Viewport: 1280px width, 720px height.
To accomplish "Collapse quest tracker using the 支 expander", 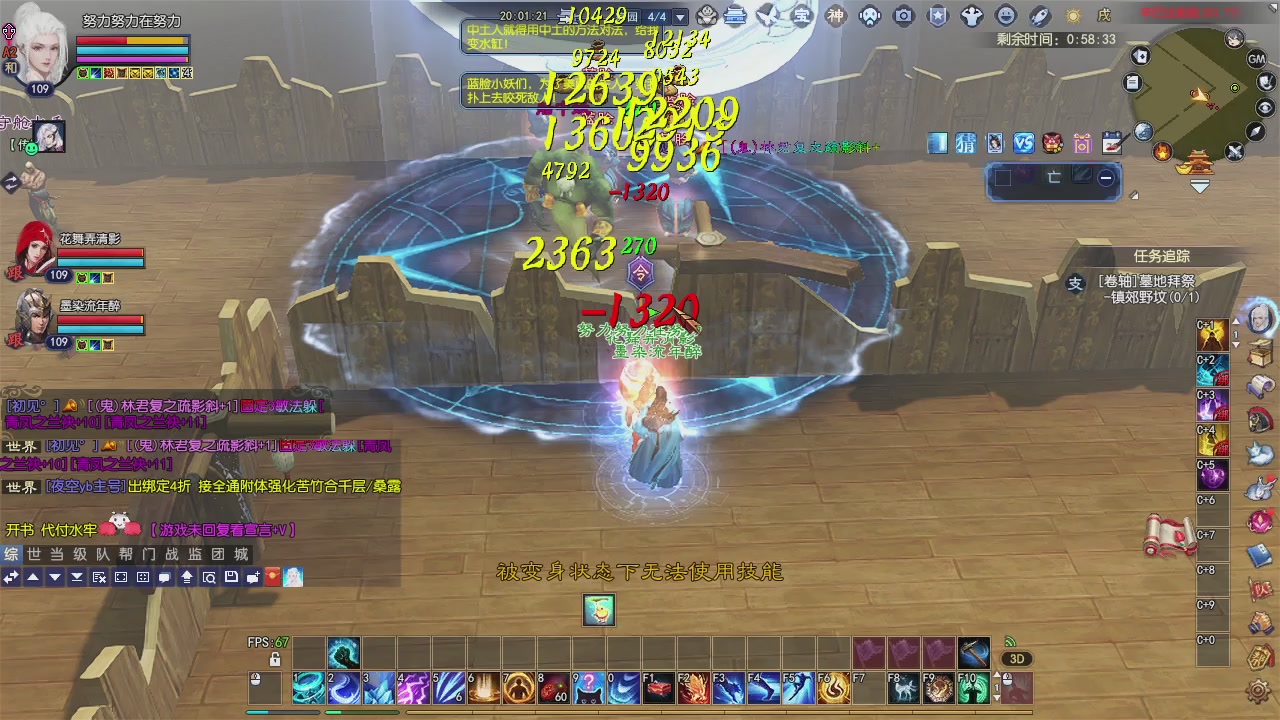I will click(1073, 284).
